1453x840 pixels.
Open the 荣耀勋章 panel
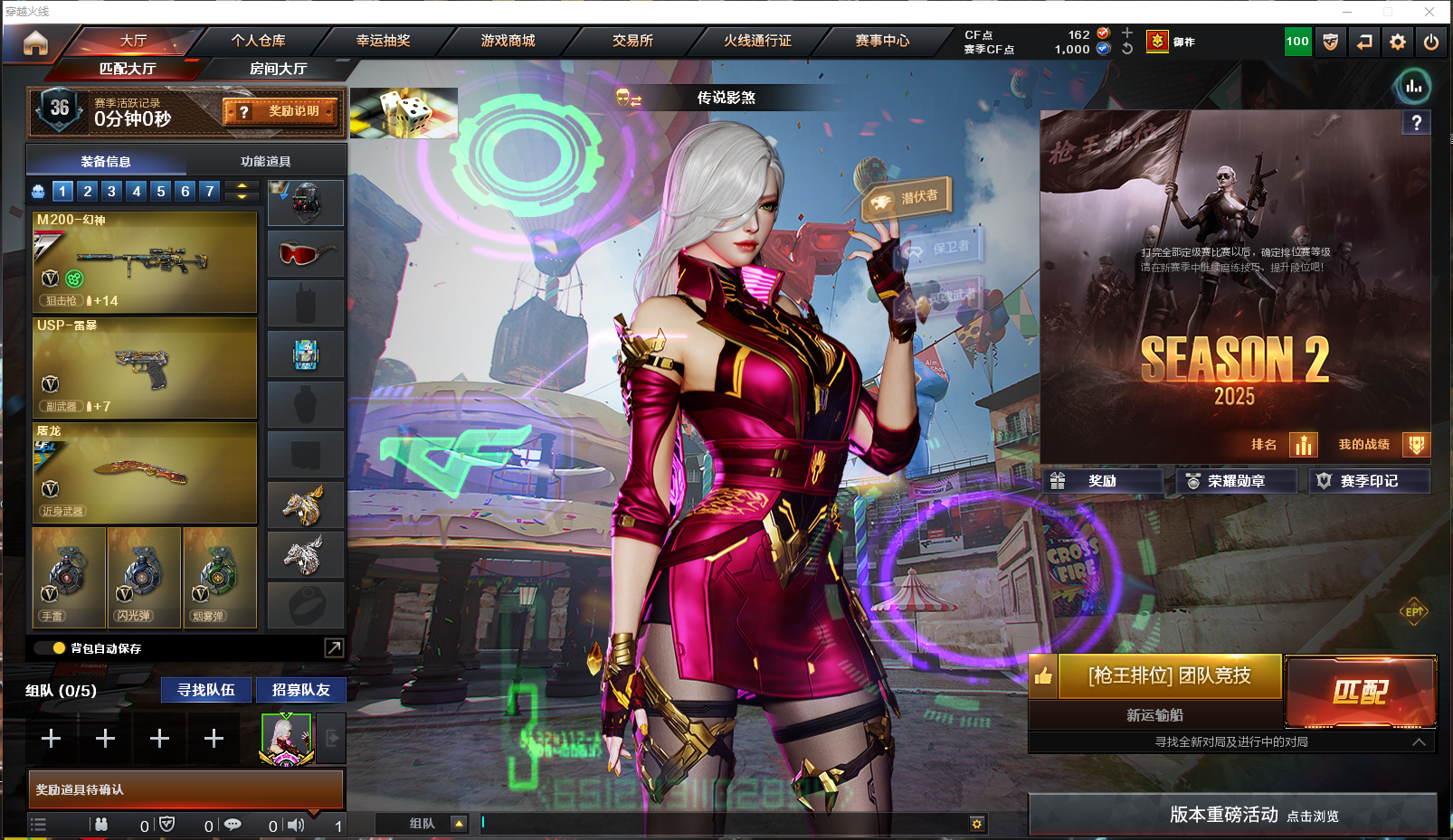coord(1236,481)
